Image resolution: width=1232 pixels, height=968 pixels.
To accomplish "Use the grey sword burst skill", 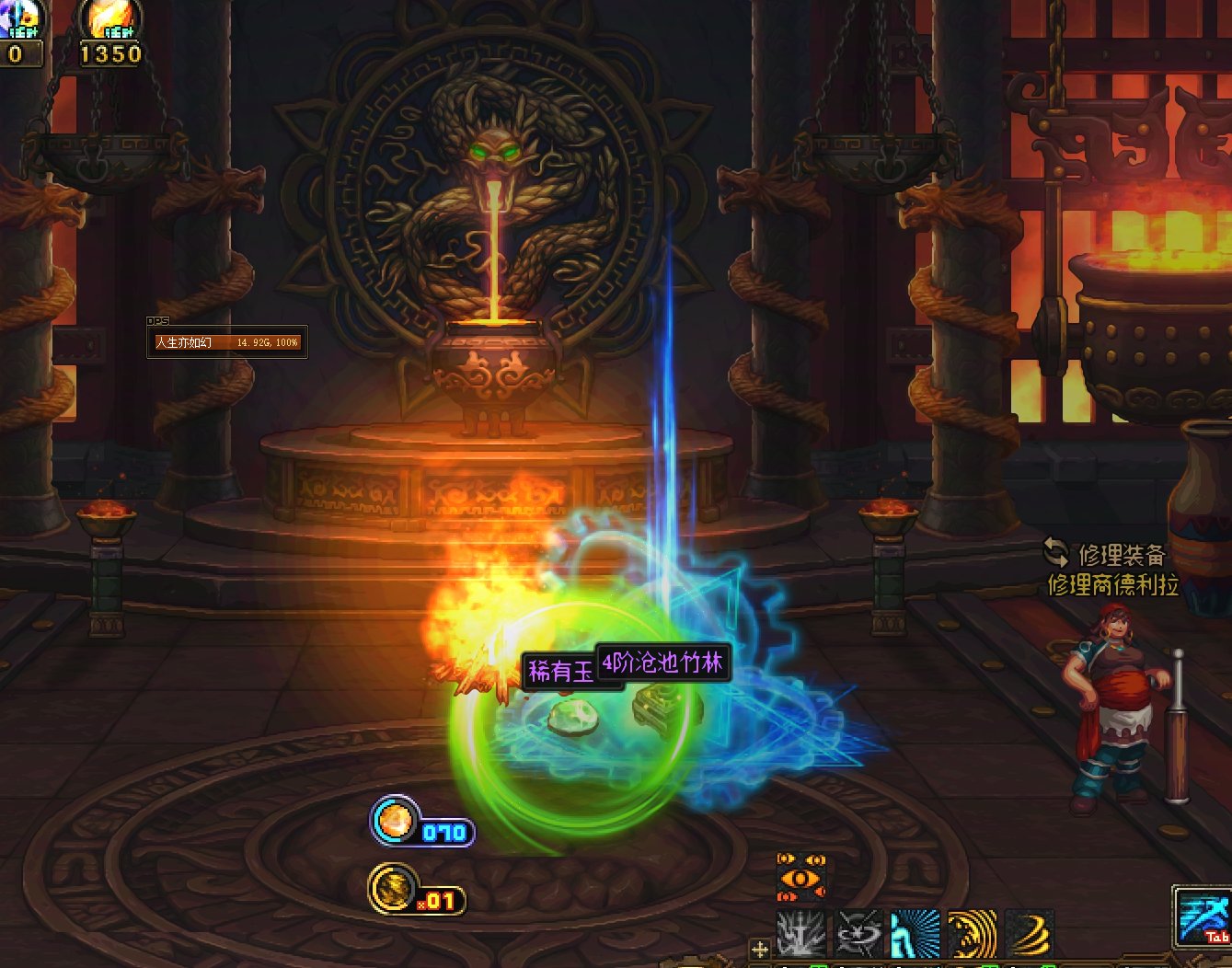I will (801, 933).
